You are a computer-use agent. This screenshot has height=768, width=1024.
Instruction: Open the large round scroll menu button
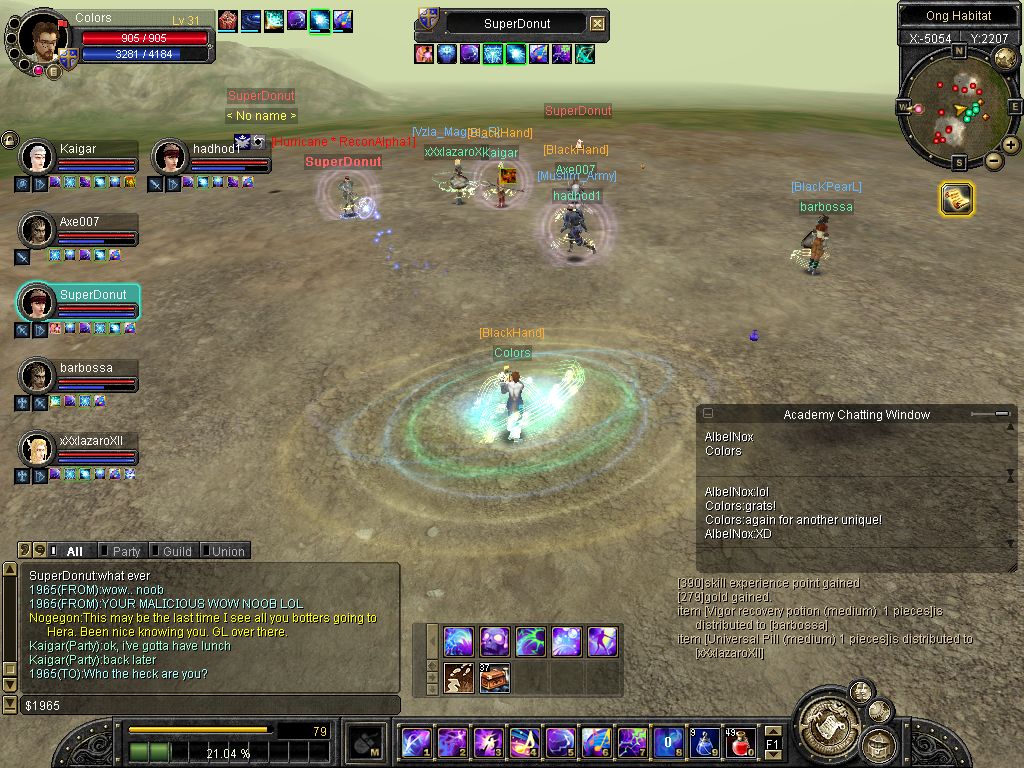827,718
